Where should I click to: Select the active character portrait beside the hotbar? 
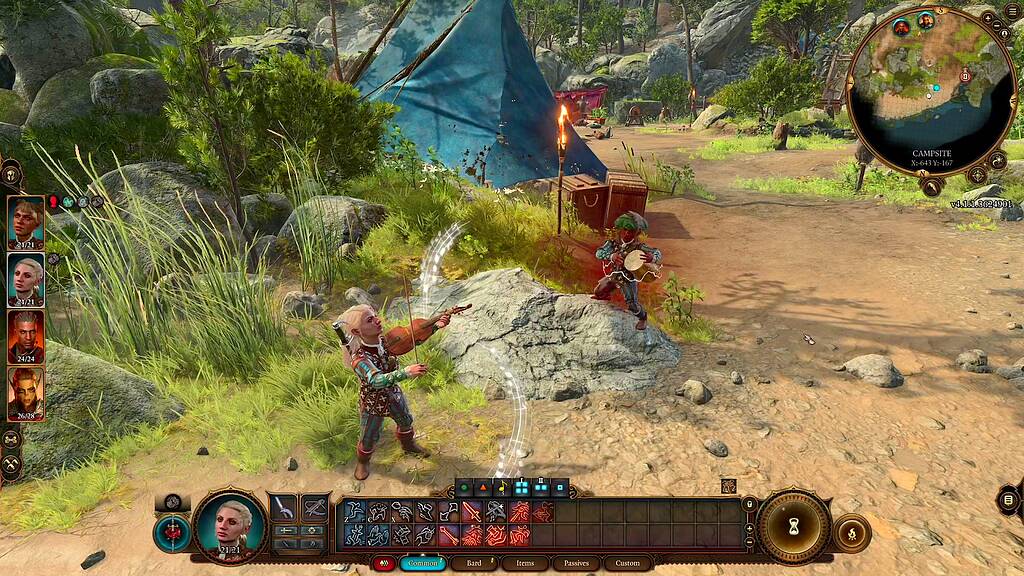(x=230, y=524)
